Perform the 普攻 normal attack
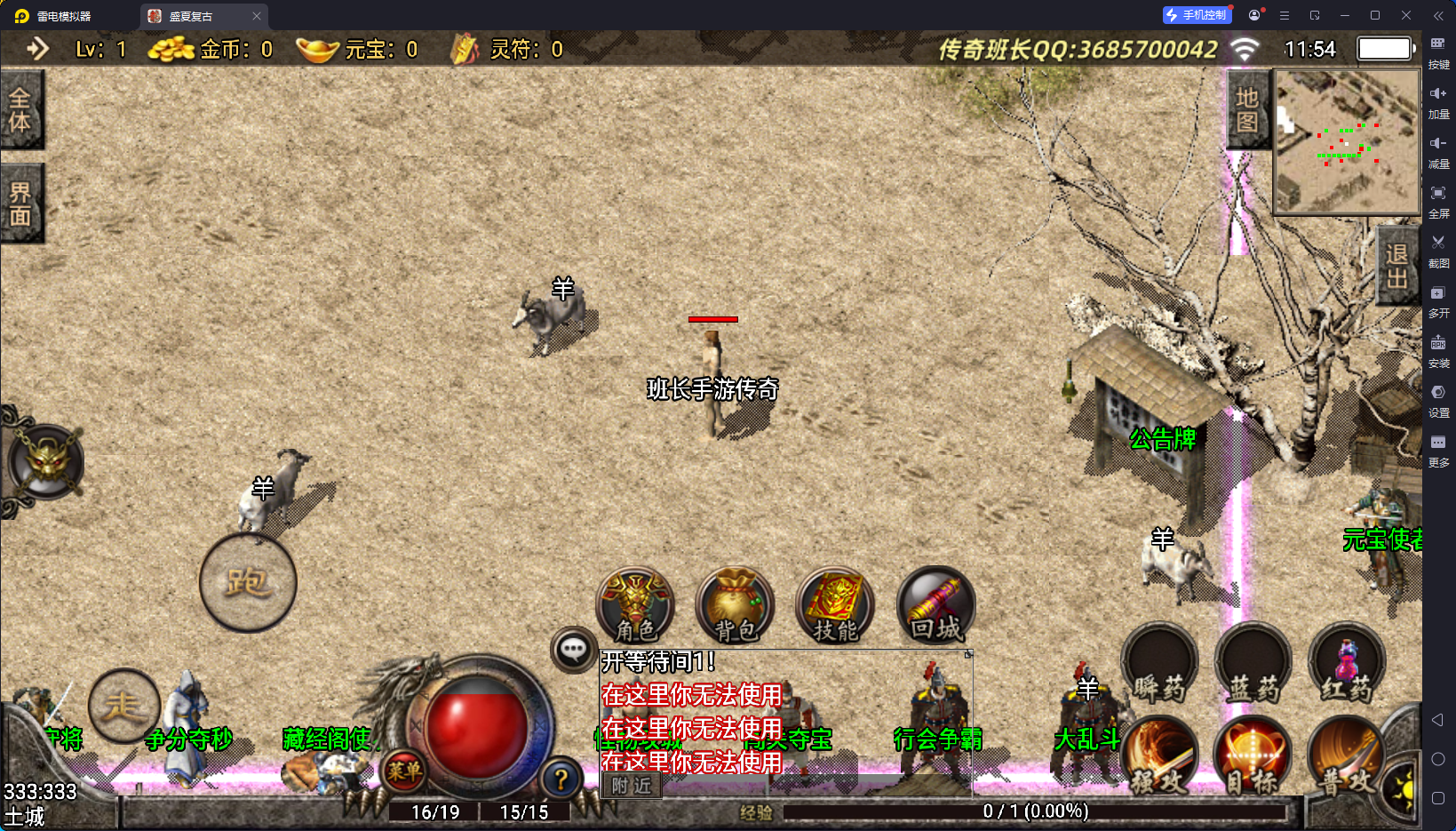This screenshot has height=831, width=1456. coord(1346,756)
